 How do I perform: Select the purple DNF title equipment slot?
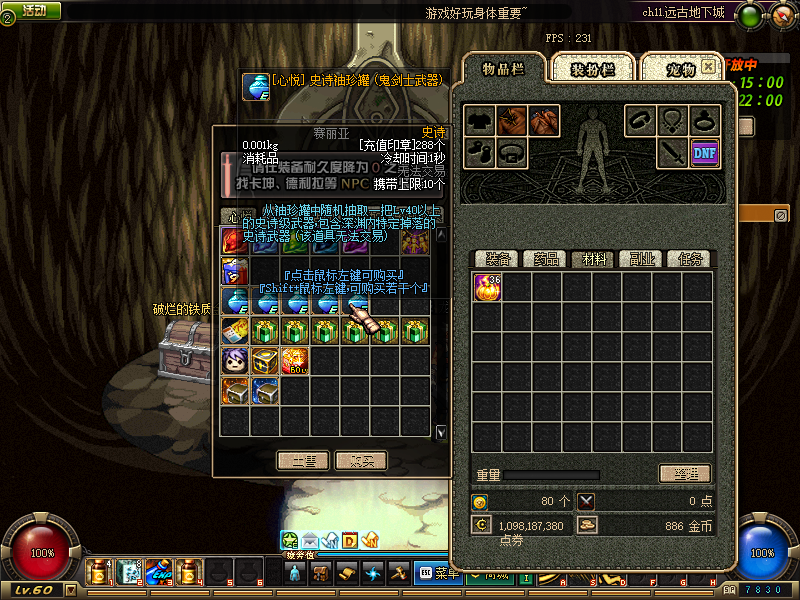point(705,153)
